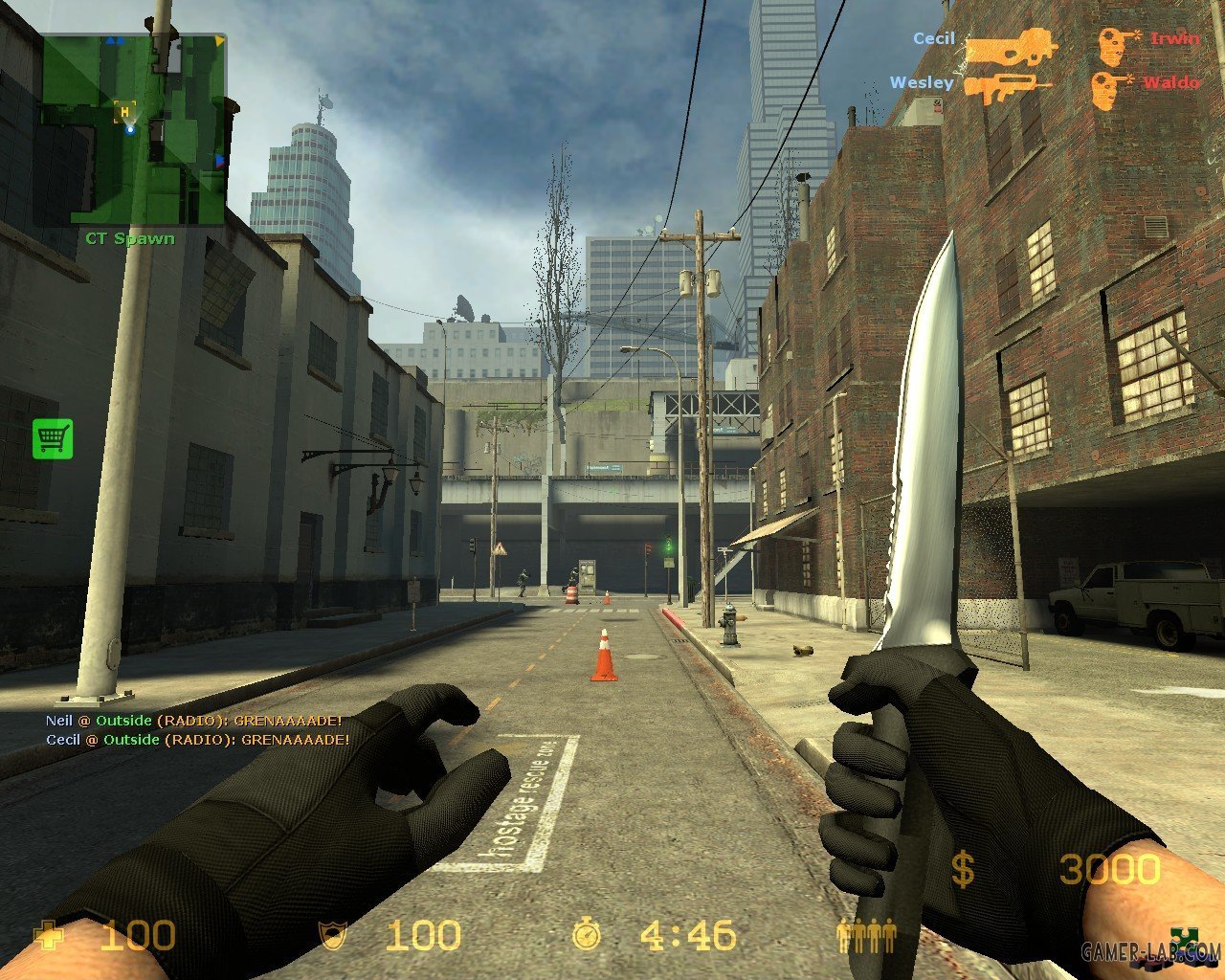
Task: Click the green radar minimap
Action: [132, 129]
